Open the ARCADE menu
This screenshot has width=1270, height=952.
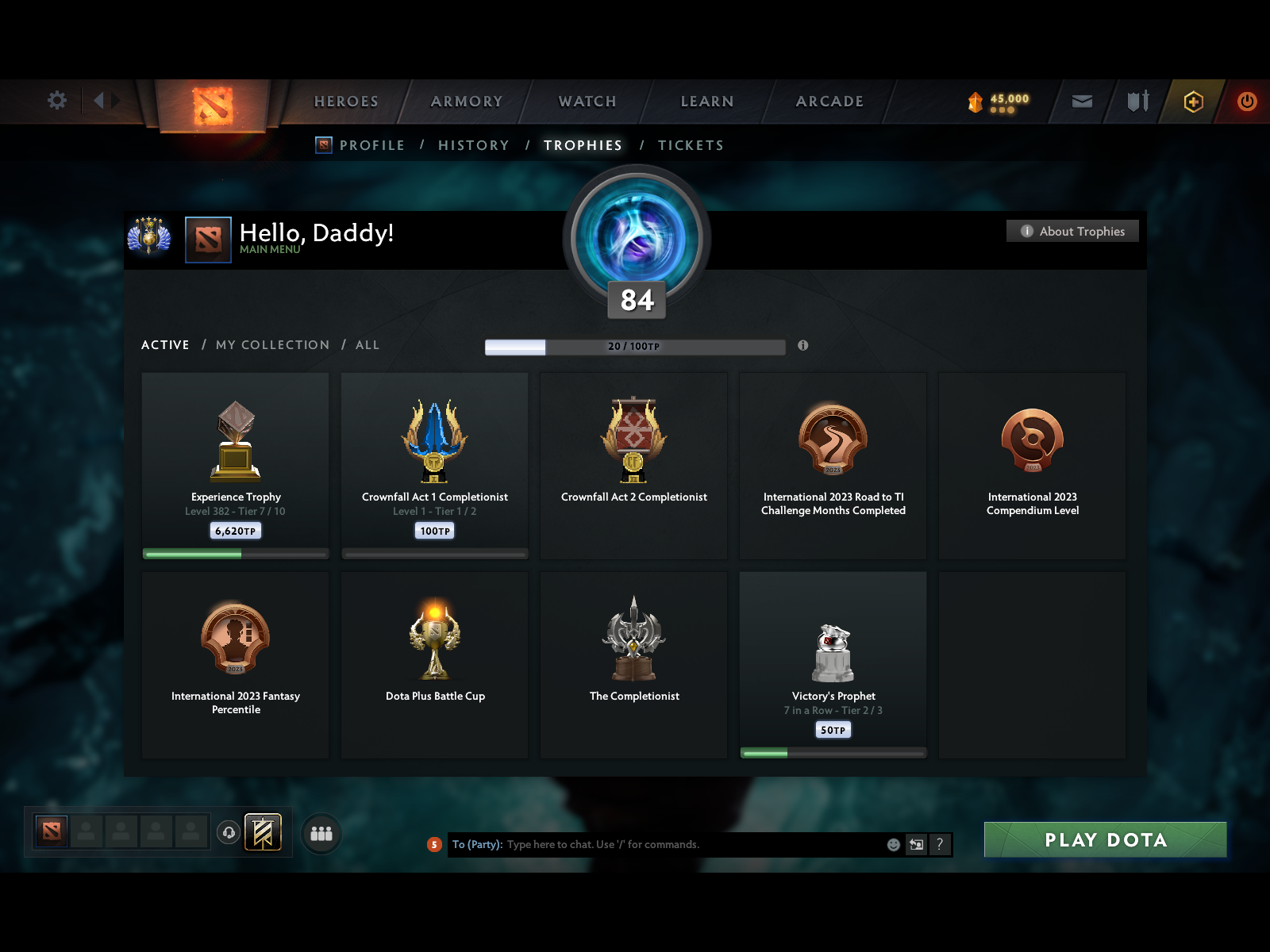[829, 102]
